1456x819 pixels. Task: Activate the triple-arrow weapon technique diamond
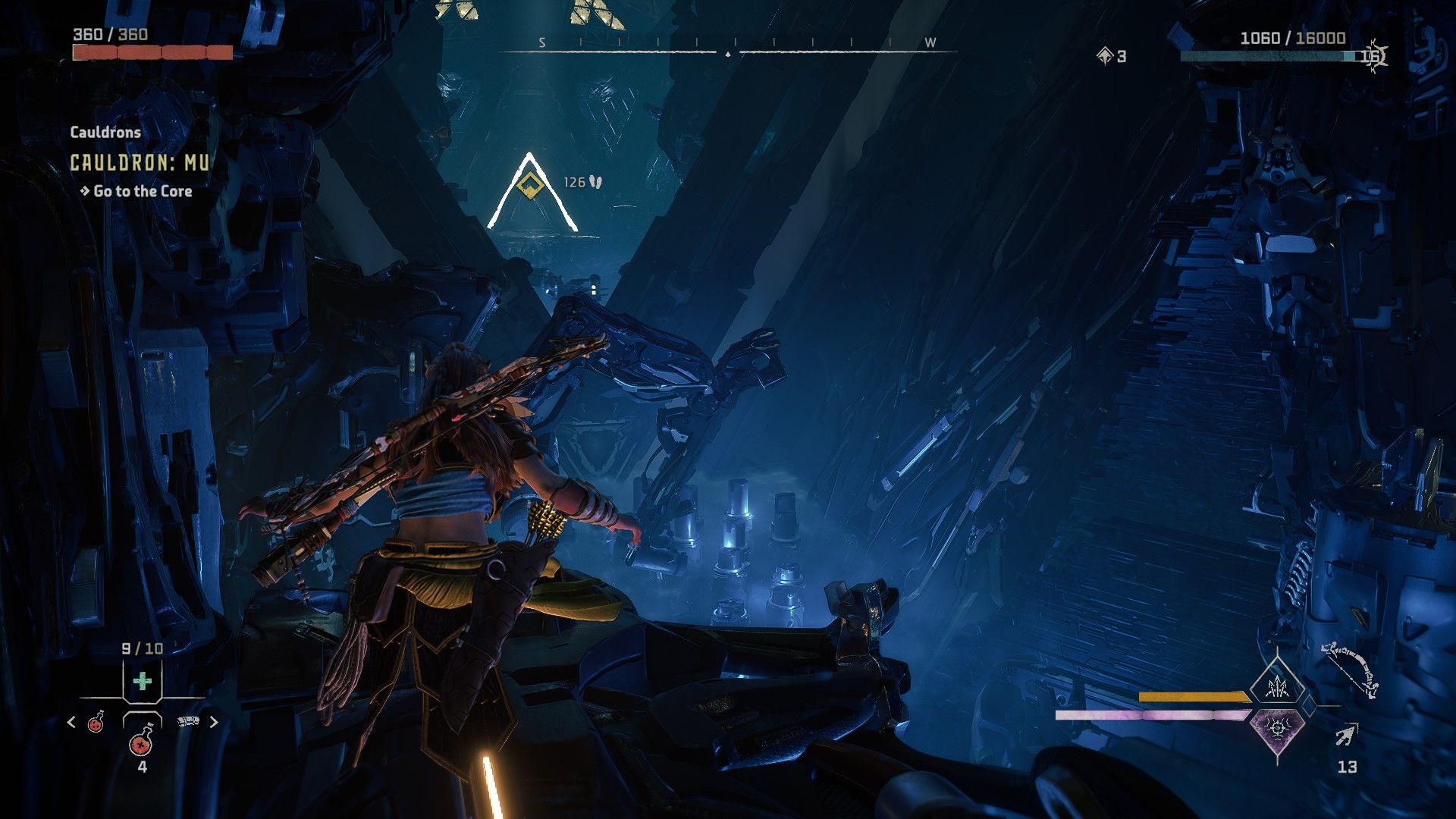[1279, 687]
